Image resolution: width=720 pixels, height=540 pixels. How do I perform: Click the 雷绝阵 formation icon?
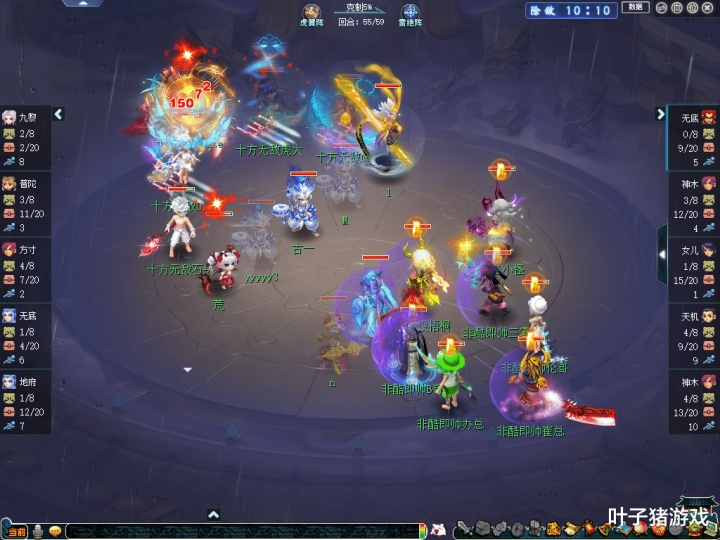tap(411, 14)
